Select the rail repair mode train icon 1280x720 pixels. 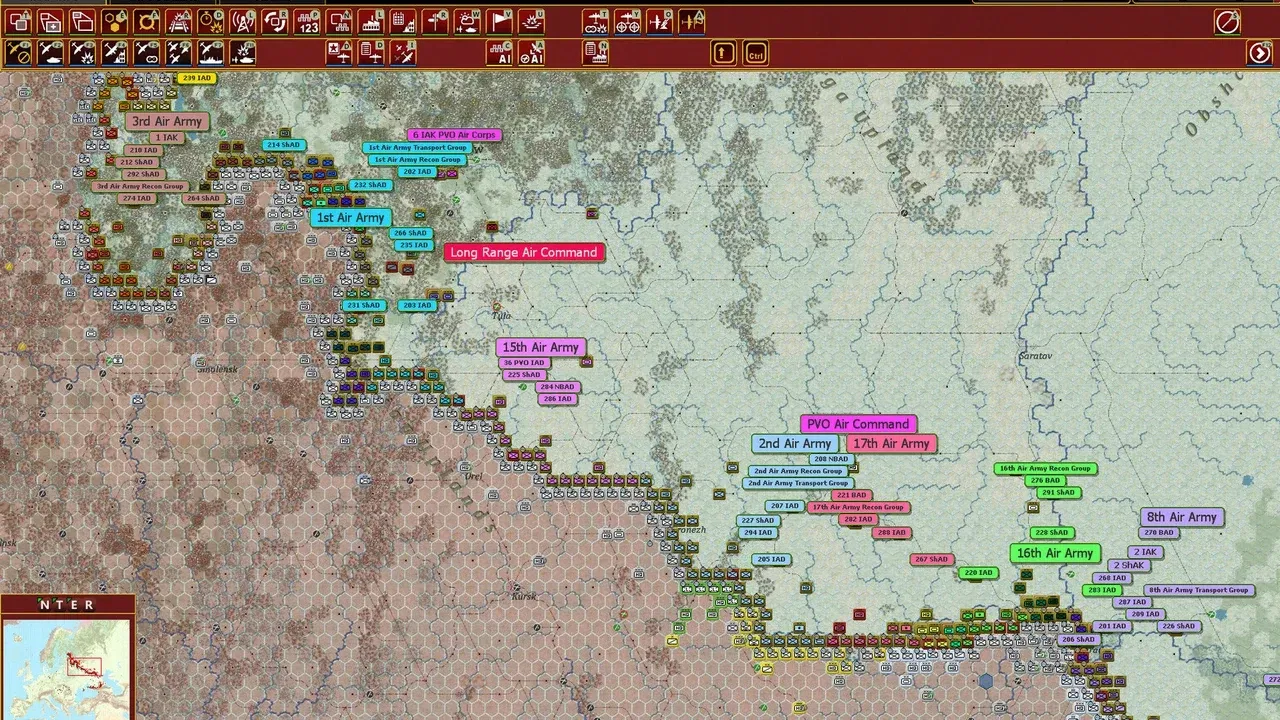click(179, 21)
